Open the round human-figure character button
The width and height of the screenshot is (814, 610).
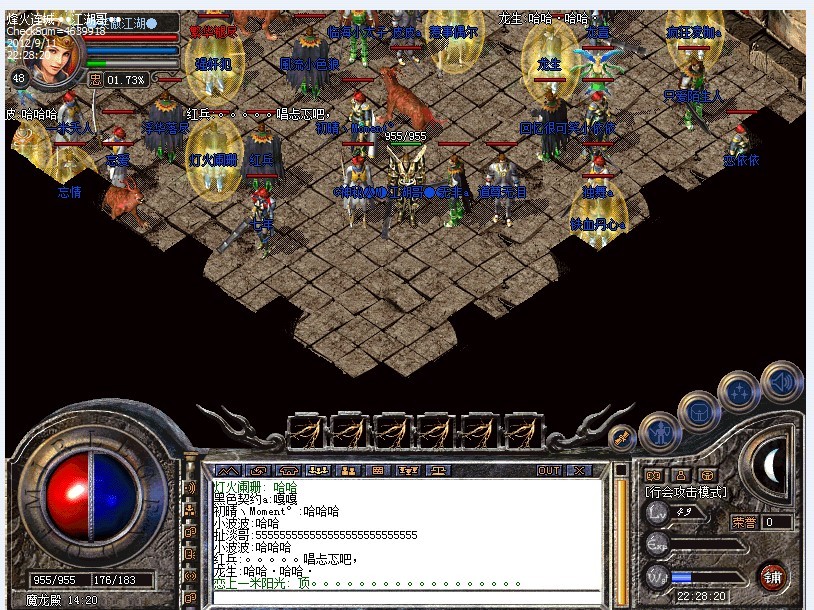pyautogui.click(x=659, y=432)
